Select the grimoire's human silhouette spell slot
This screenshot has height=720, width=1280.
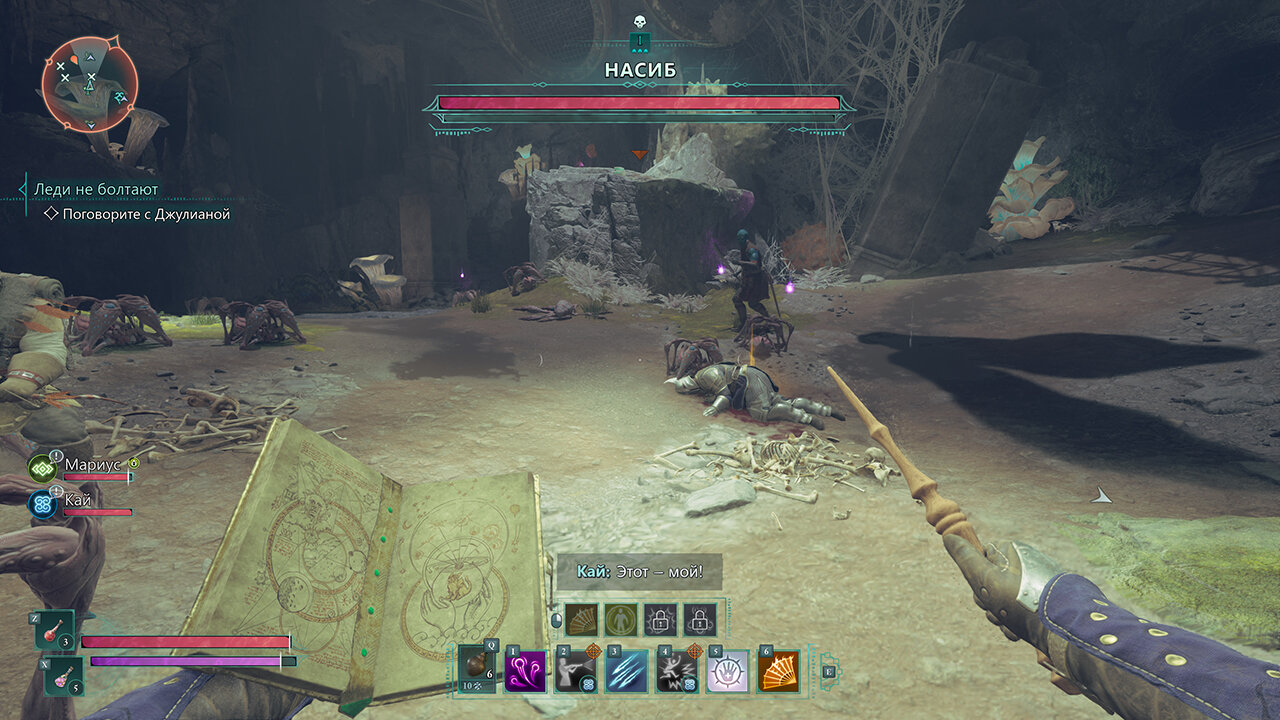(x=621, y=620)
